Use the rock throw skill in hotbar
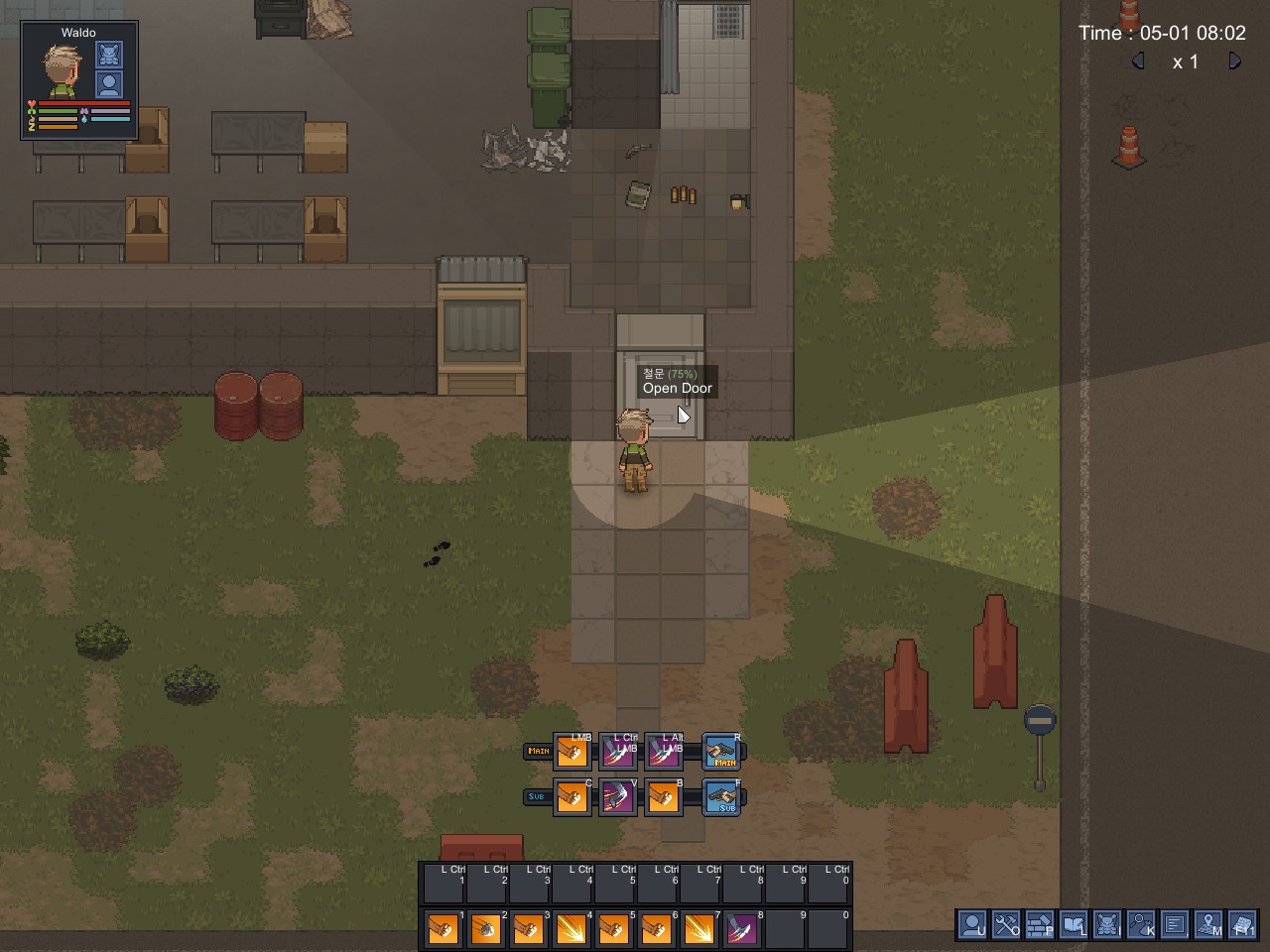Screen dimensions: 1270x952 point(485,929)
